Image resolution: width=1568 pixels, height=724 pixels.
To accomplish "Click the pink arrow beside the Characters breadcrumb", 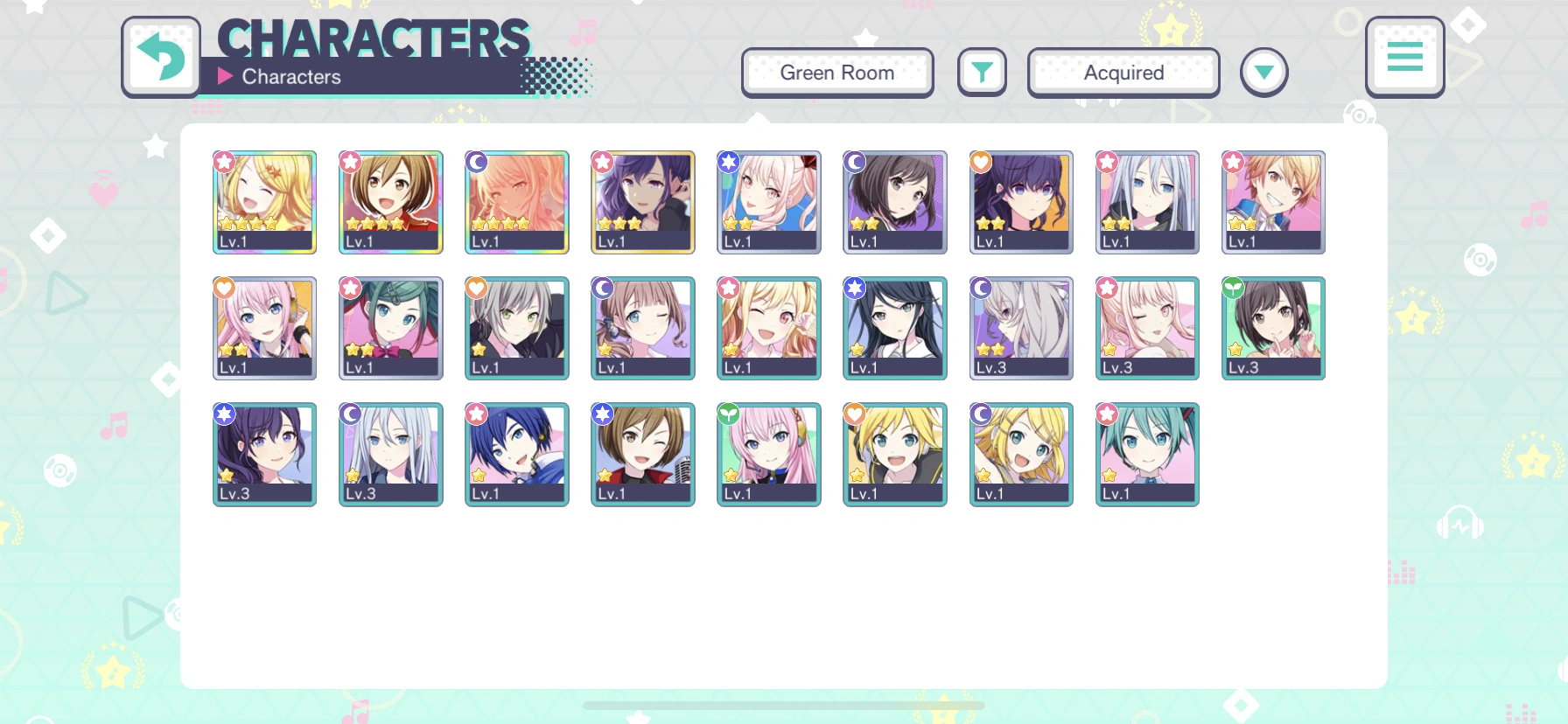I will click(225, 76).
